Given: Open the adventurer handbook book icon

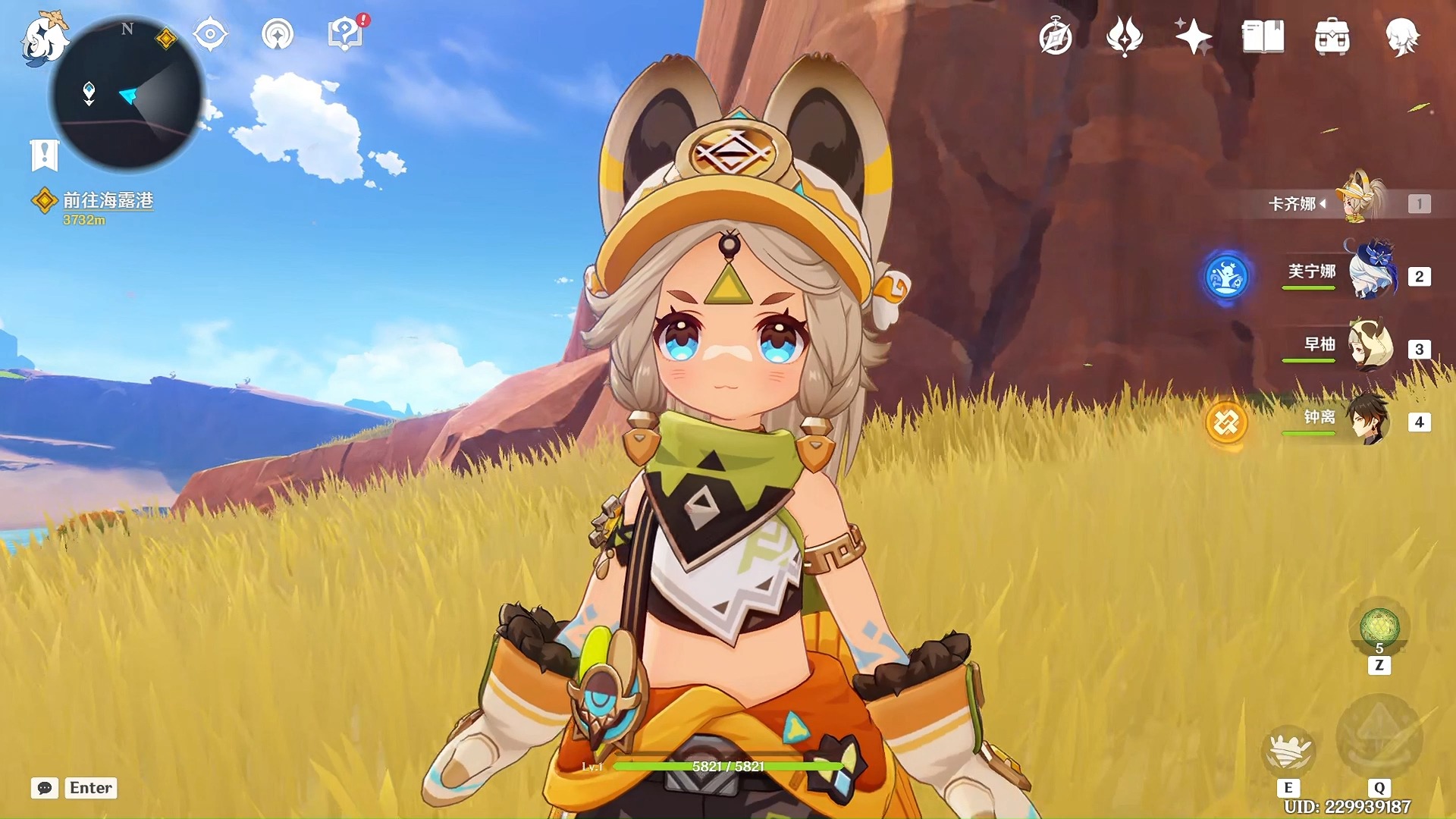Looking at the screenshot, I should click(x=1263, y=37).
